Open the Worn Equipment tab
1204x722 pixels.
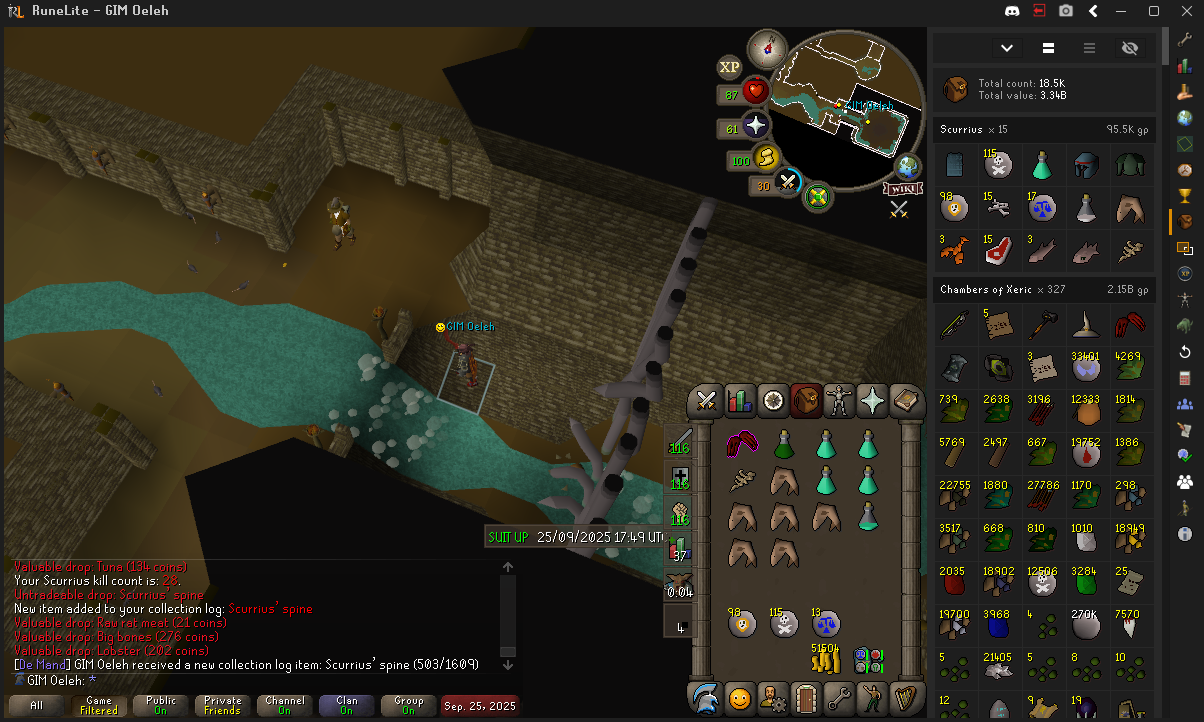click(839, 401)
